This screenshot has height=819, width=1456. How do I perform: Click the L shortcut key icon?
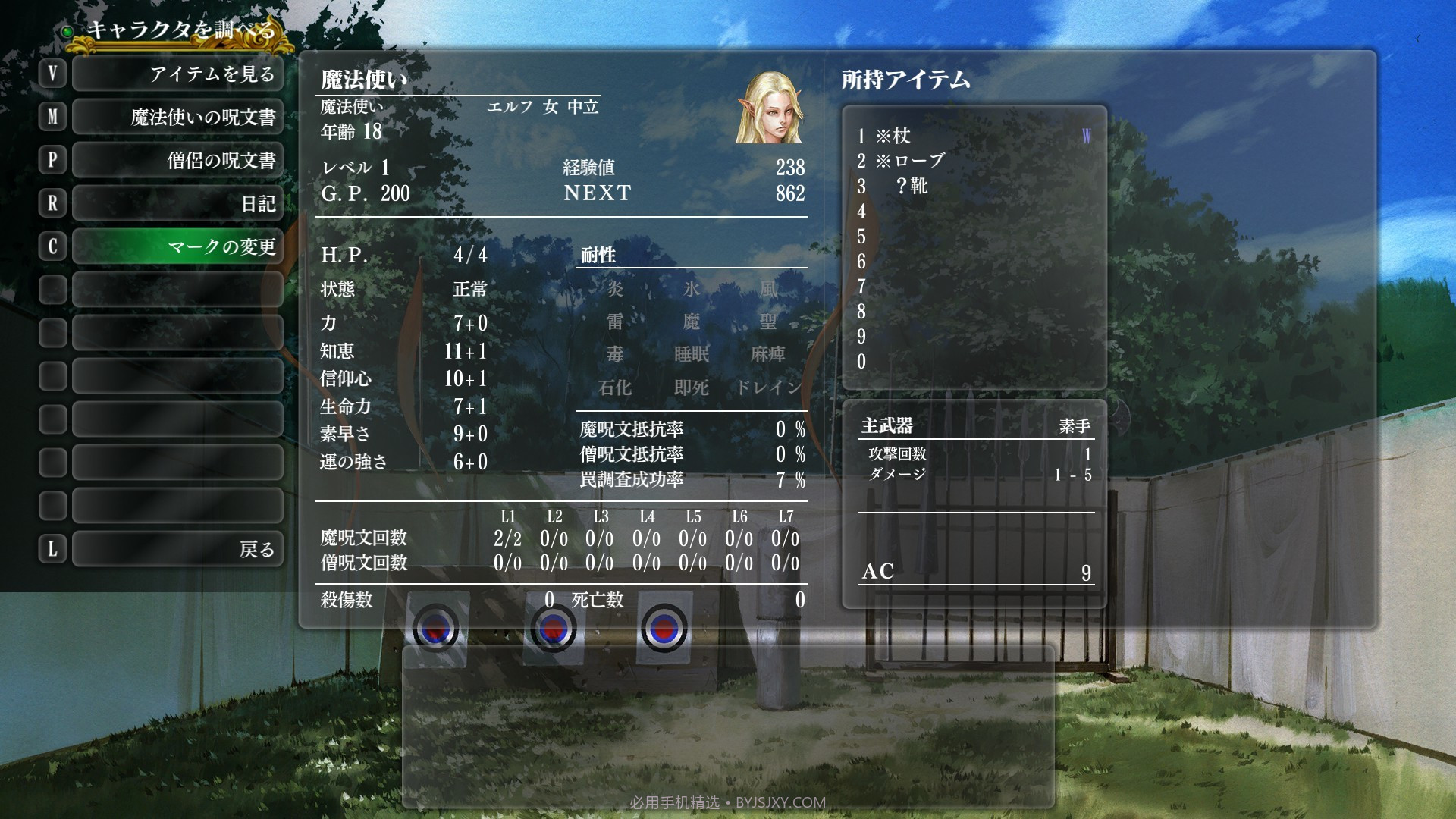(52, 548)
